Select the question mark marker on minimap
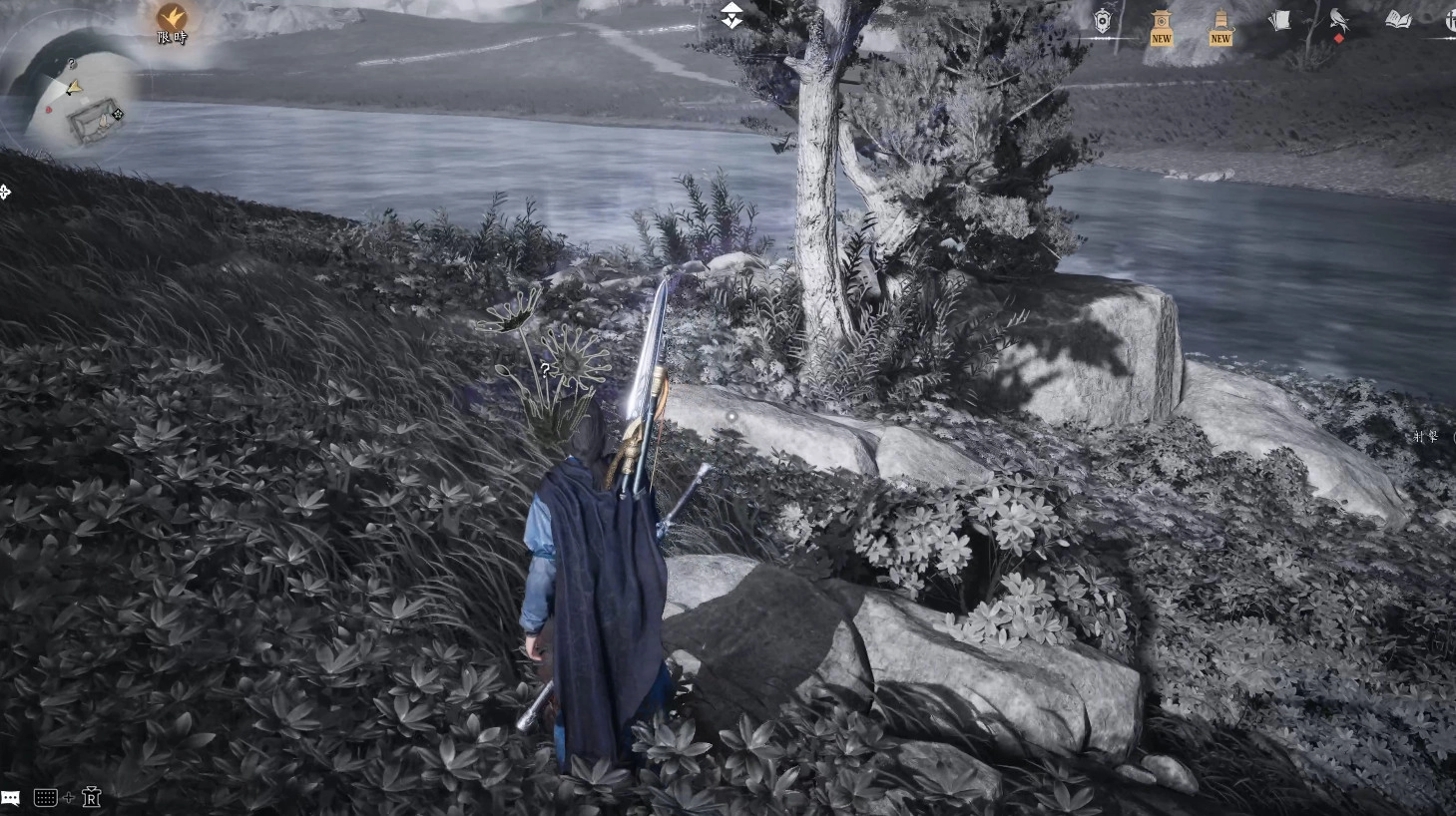This screenshot has height=816, width=1456. (x=72, y=64)
